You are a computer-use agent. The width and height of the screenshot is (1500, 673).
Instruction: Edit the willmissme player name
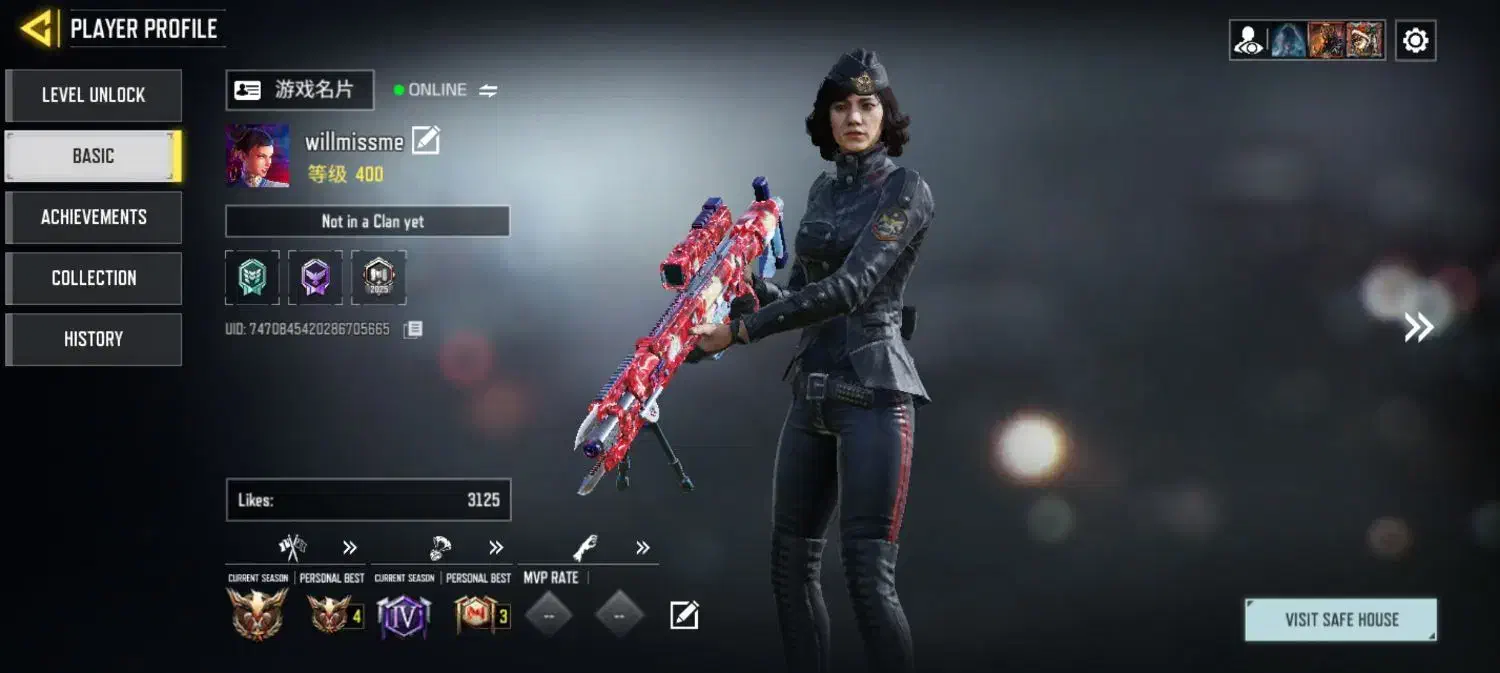point(426,141)
